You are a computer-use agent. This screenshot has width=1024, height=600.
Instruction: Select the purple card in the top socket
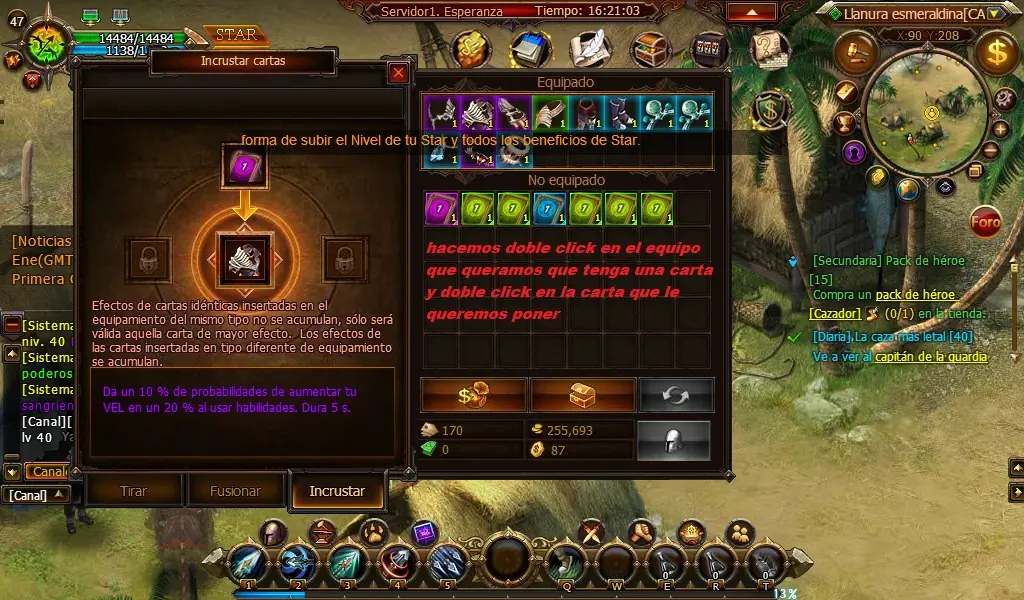245,165
